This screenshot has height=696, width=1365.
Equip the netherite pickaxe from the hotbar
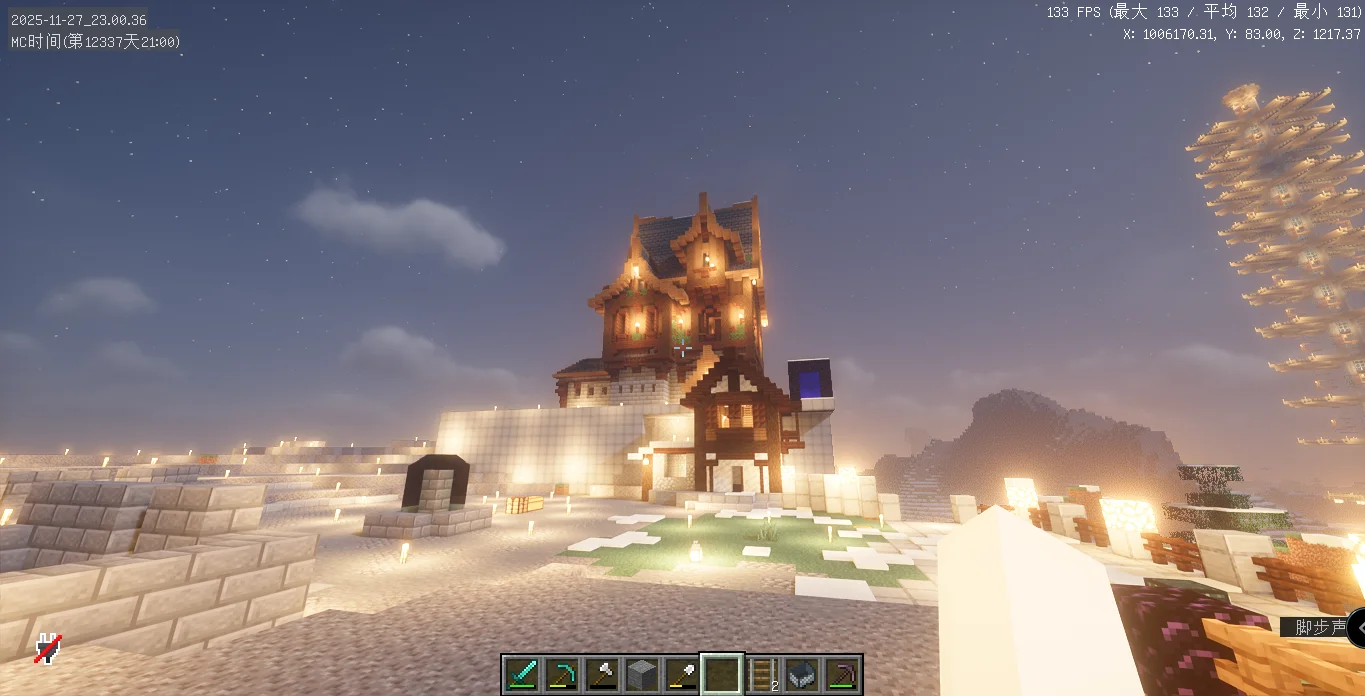point(842,674)
